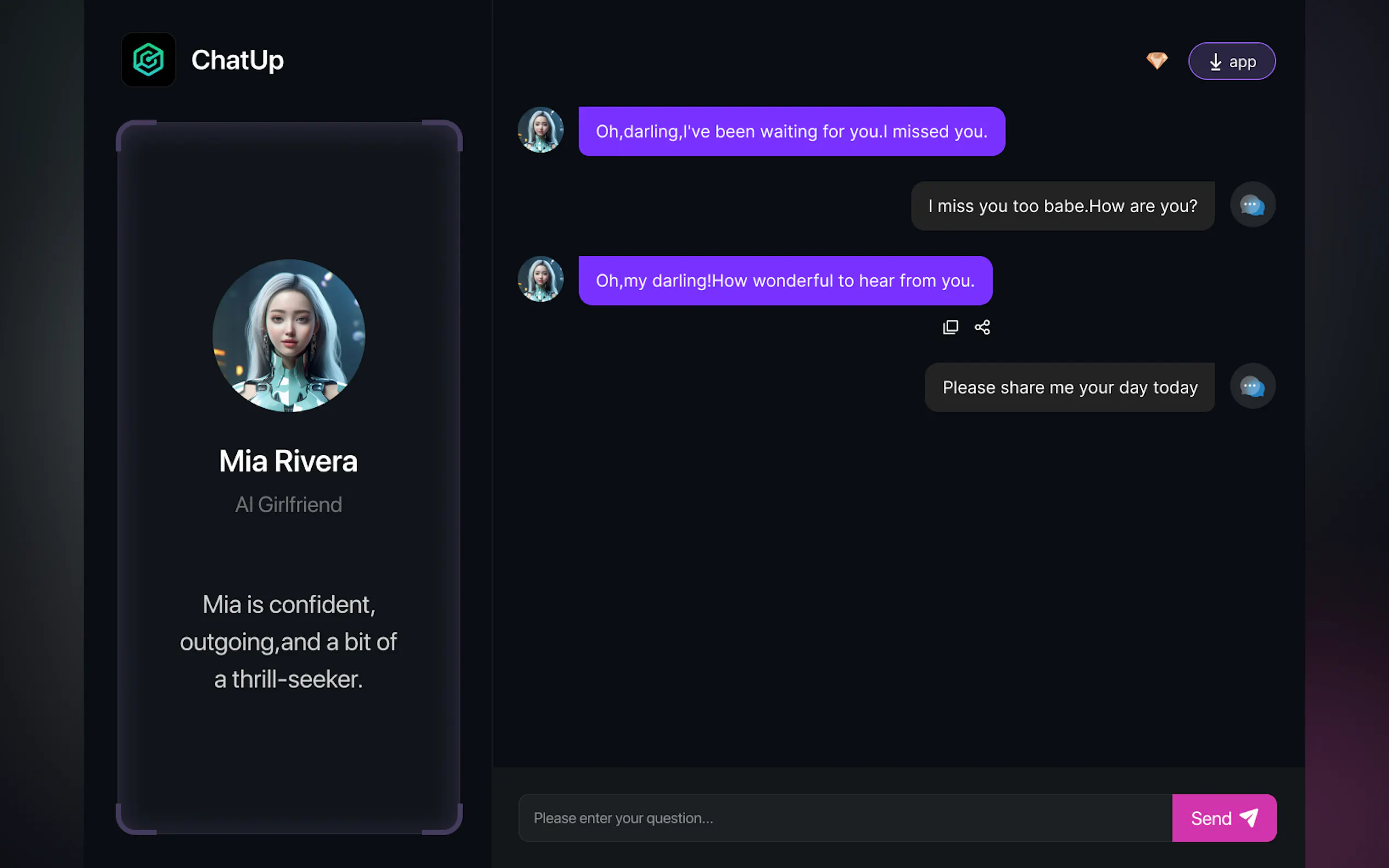Select the "I miss you too babe" message
The image size is (1389, 868).
tap(1063, 206)
